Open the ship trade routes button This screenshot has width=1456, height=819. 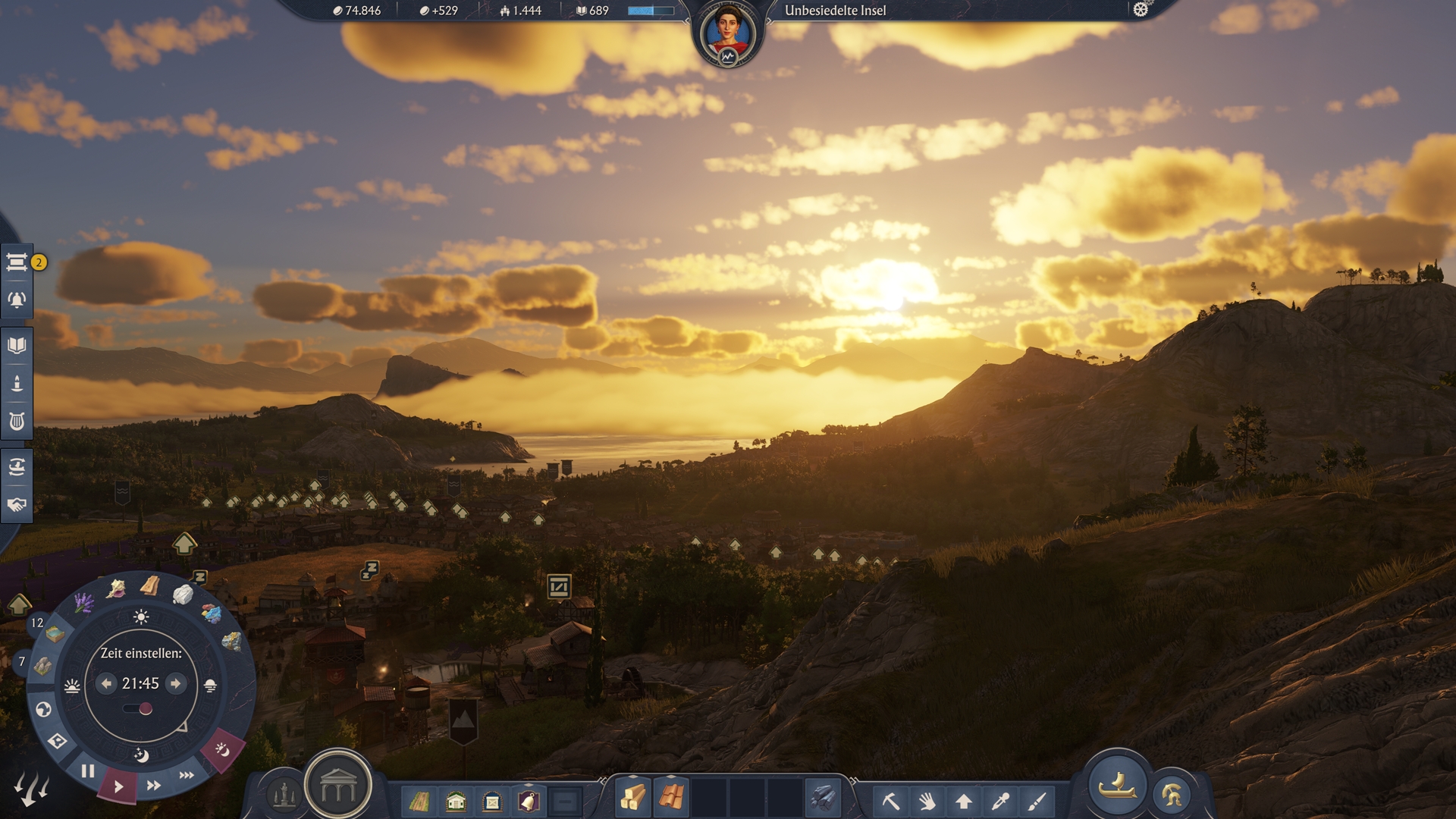pyautogui.click(x=17, y=466)
